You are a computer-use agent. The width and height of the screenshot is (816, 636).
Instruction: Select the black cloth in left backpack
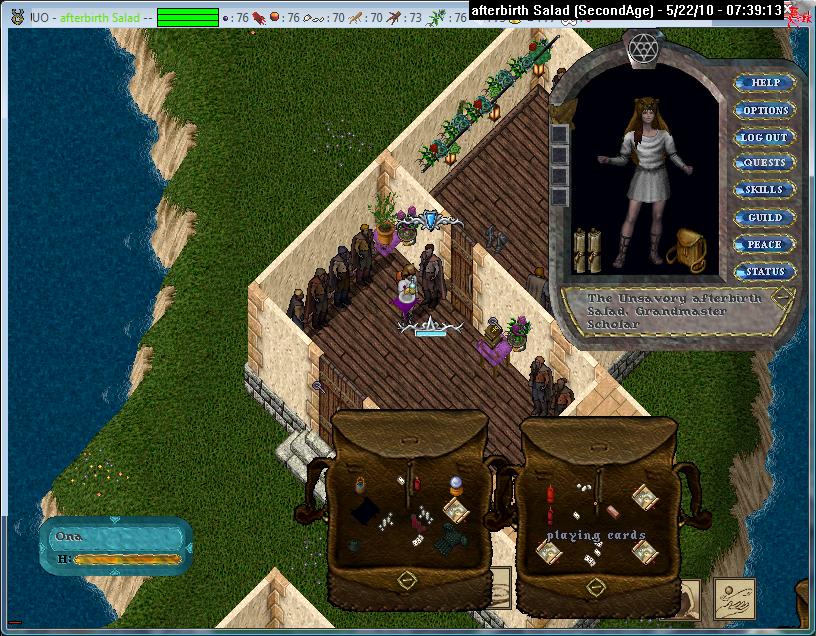click(x=365, y=512)
